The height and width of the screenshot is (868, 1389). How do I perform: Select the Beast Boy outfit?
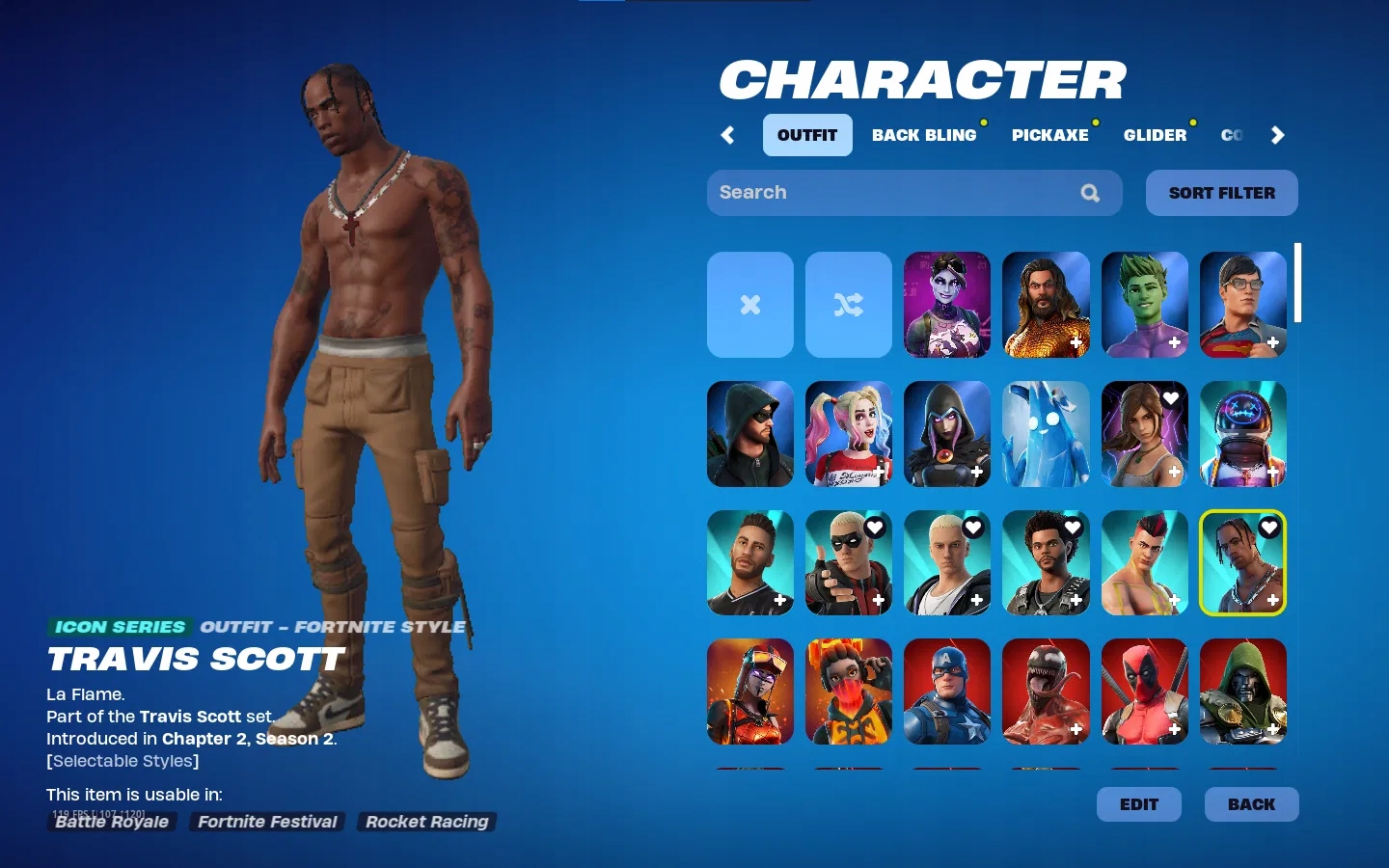click(1144, 304)
